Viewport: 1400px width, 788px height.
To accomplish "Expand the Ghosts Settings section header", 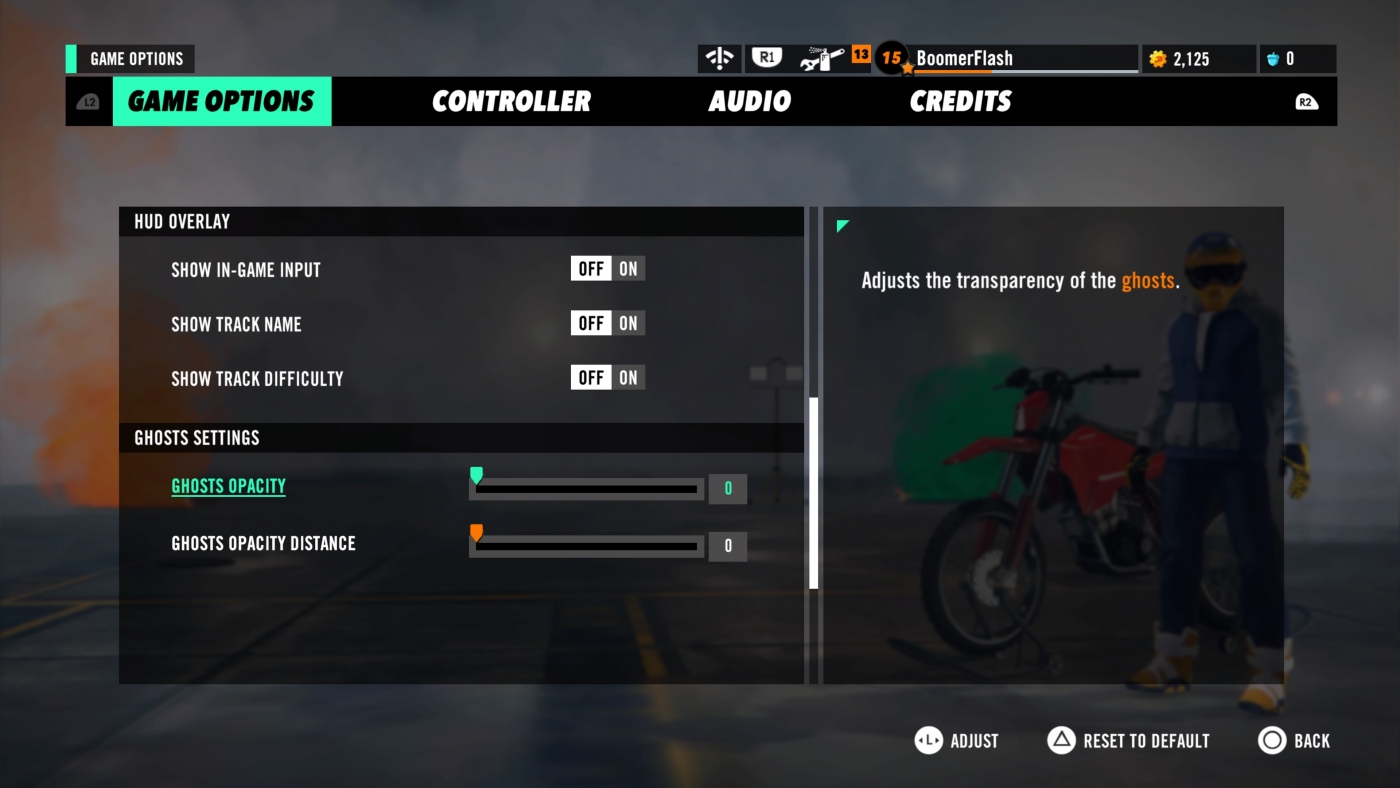I will click(197, 437).
